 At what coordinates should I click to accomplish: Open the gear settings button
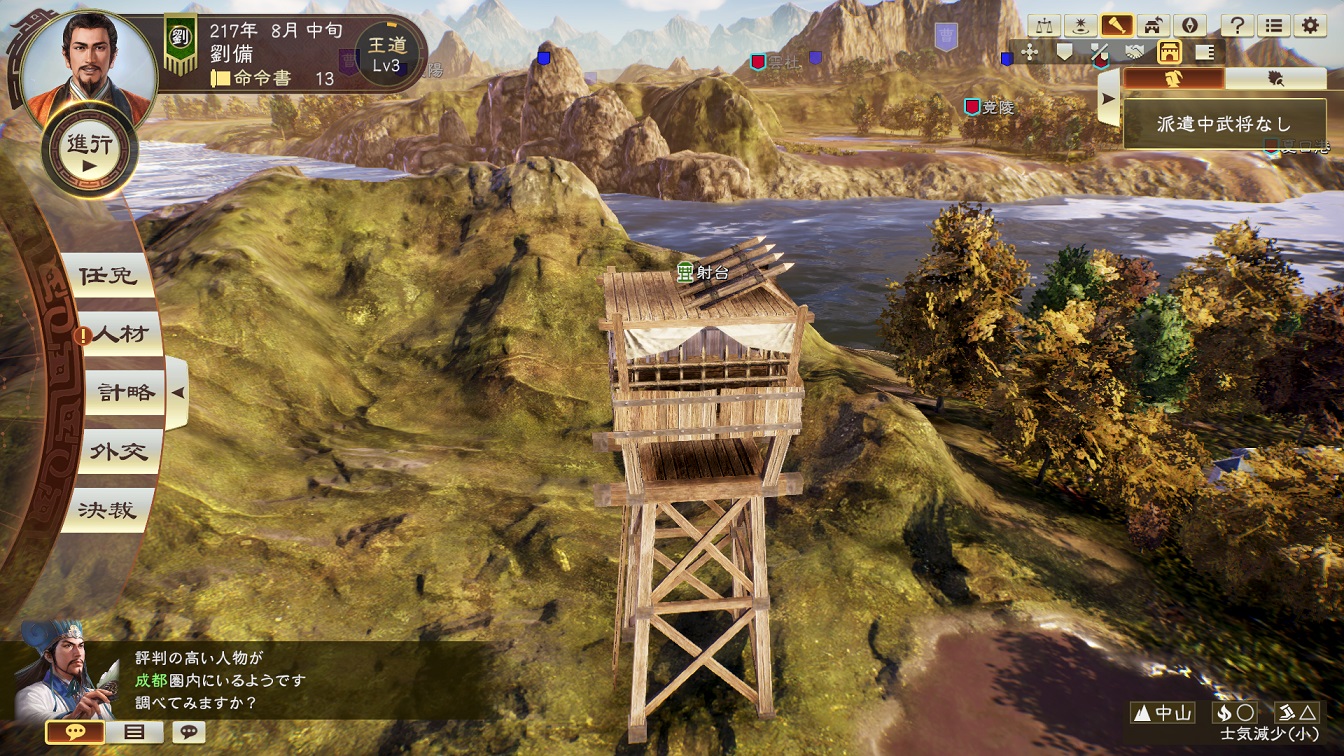[1308, 26]
